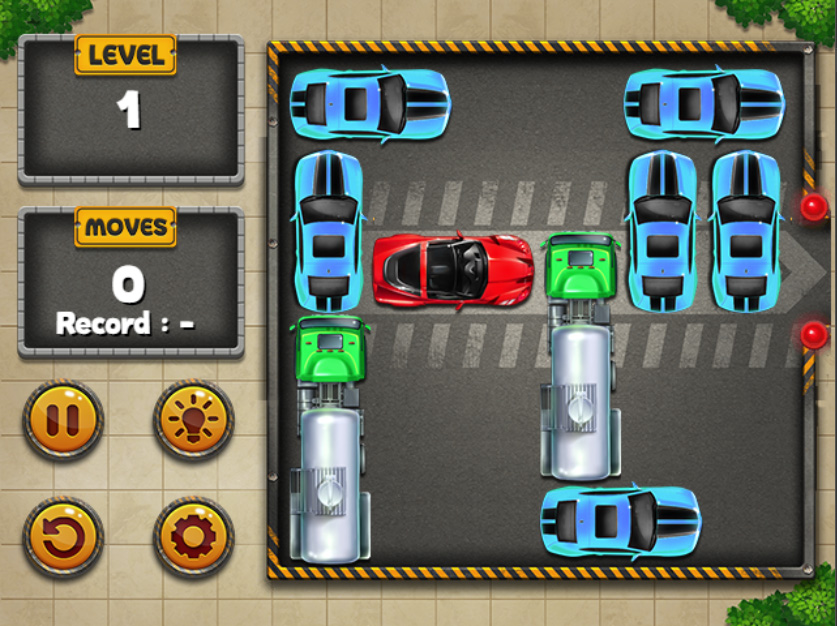Get a hint from the lightbulb button
837x626 pixels.
click(193, 419)
